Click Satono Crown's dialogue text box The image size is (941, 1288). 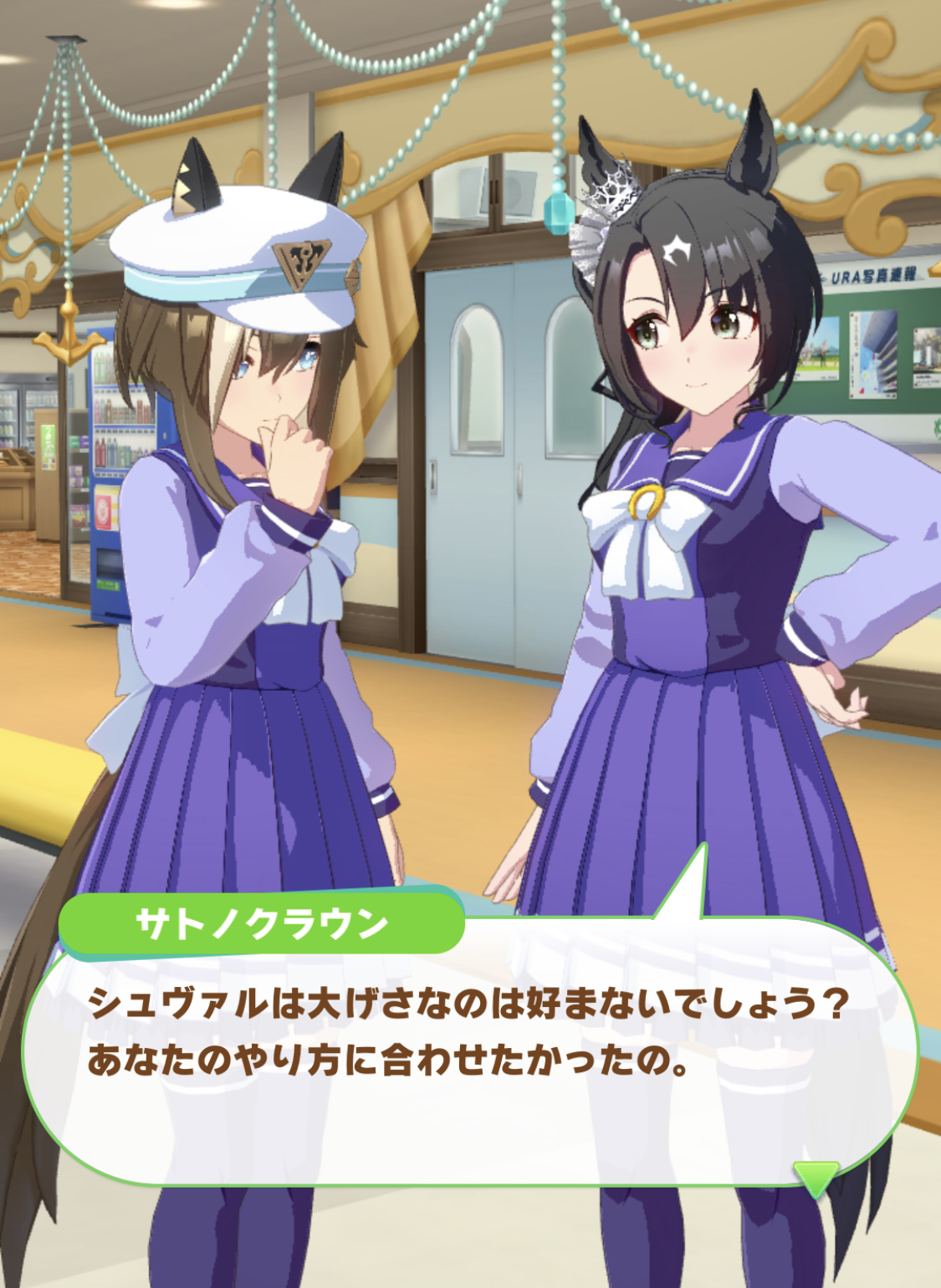pyautogui.click(x=468, y=1054)
